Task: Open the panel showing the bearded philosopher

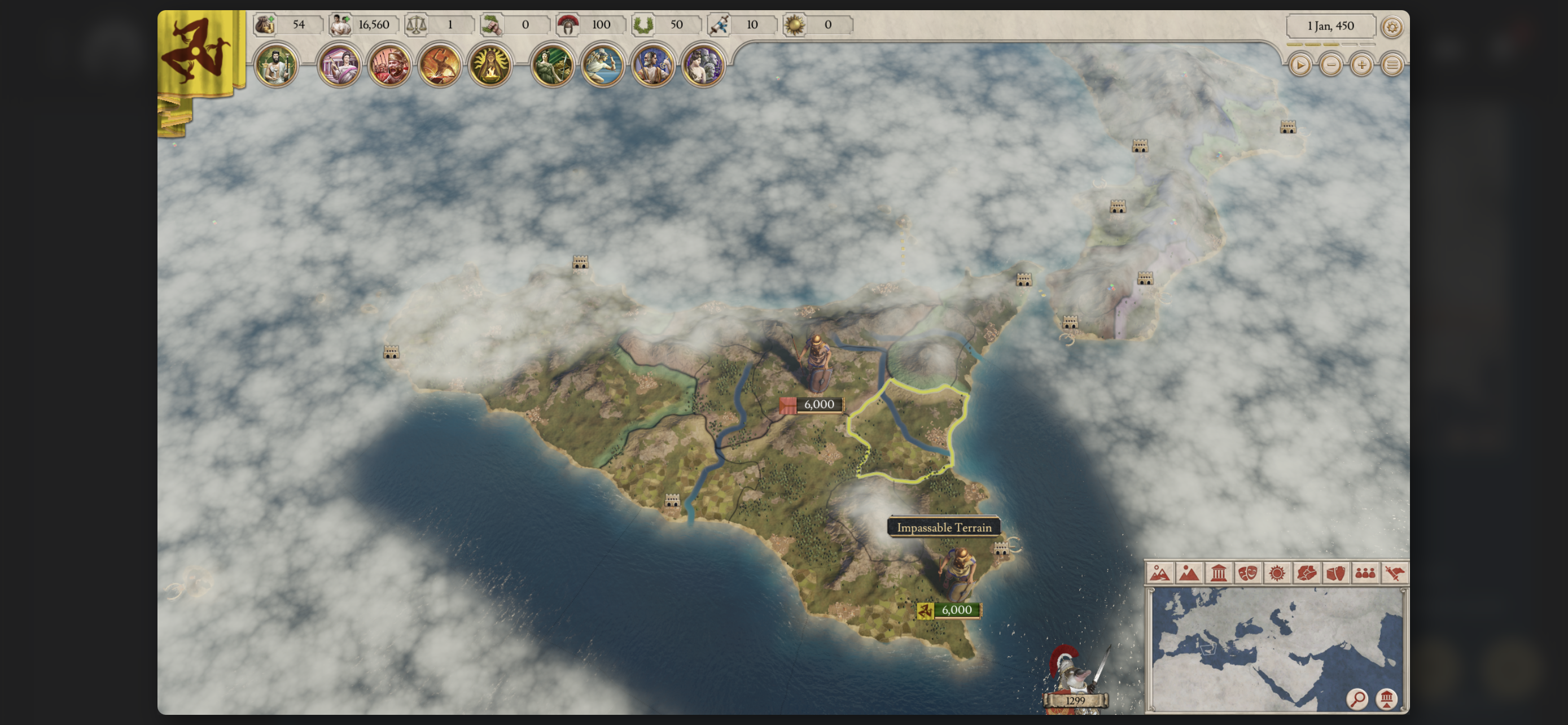Action: tap(652, 65)
